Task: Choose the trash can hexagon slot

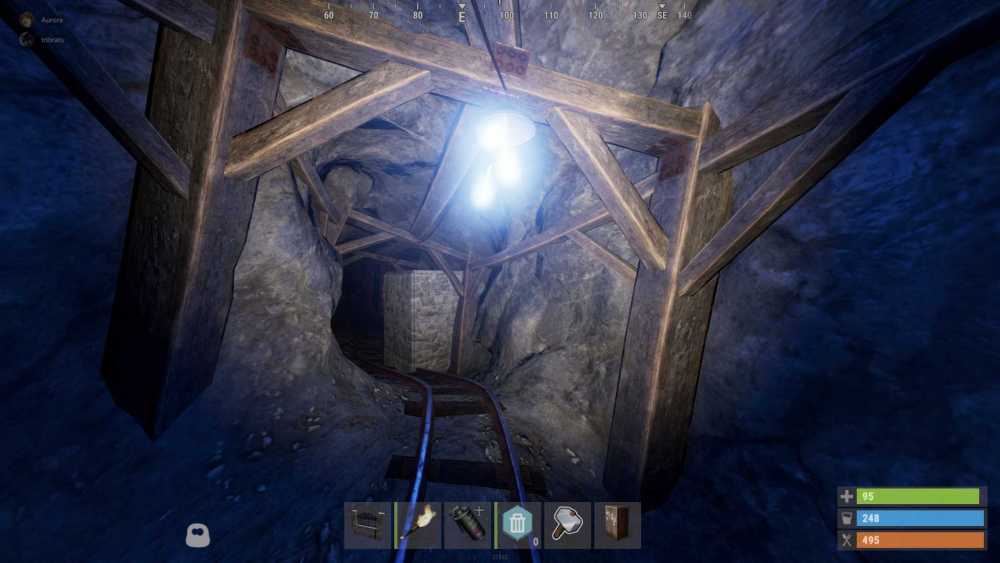Action: tap(517, 525)
